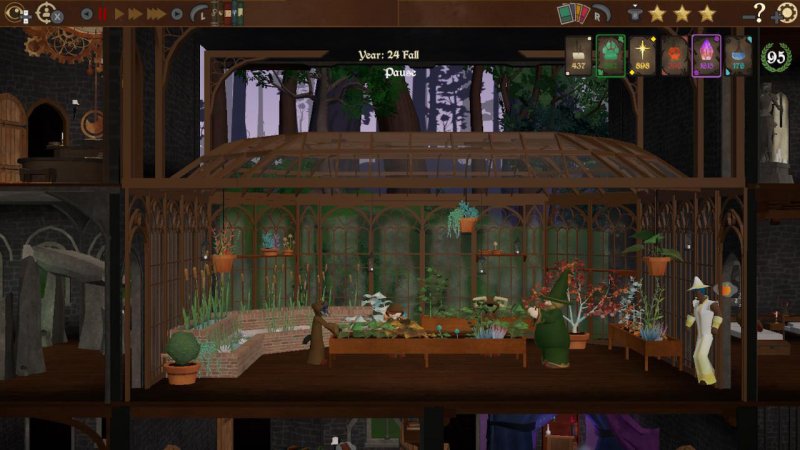Click the character focus icon
This screenshot has width=800, height=450.
click(47, 14)
